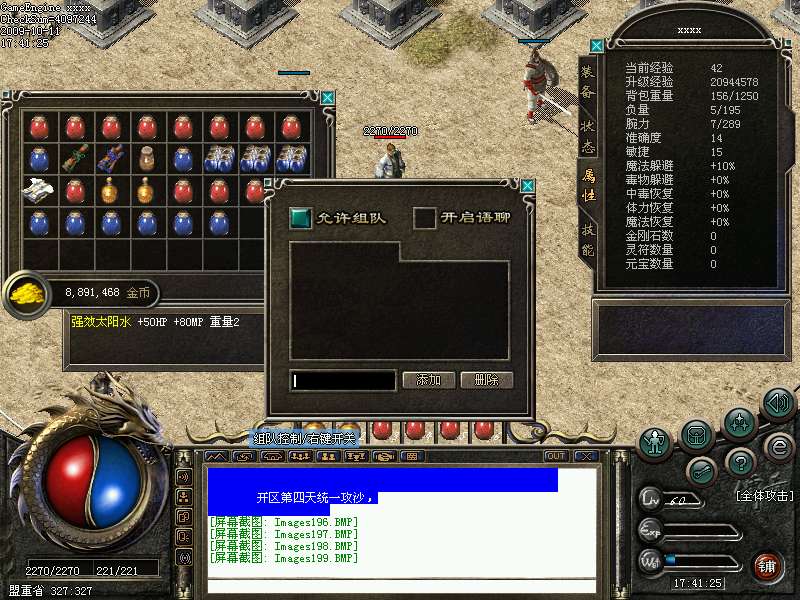The height and width of the screenshot is (600, 800).
Task: Toggle the sound speaker button
Action: pyautogui.click(x=778, y=403)
